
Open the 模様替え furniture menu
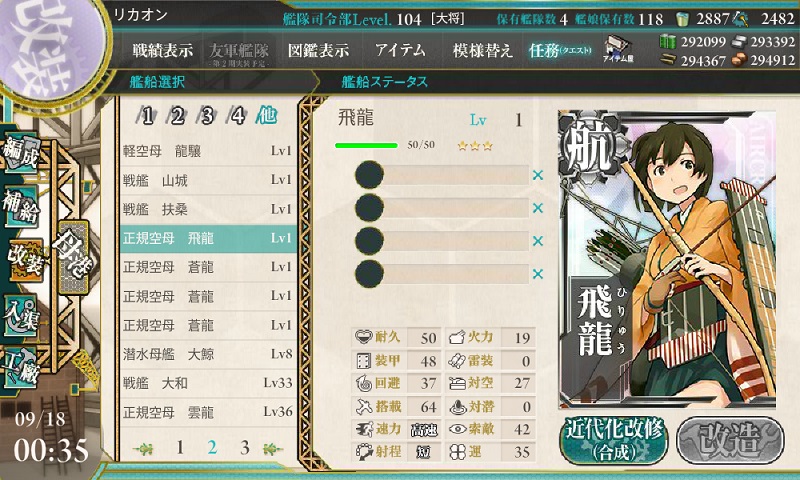pos(482,49)
